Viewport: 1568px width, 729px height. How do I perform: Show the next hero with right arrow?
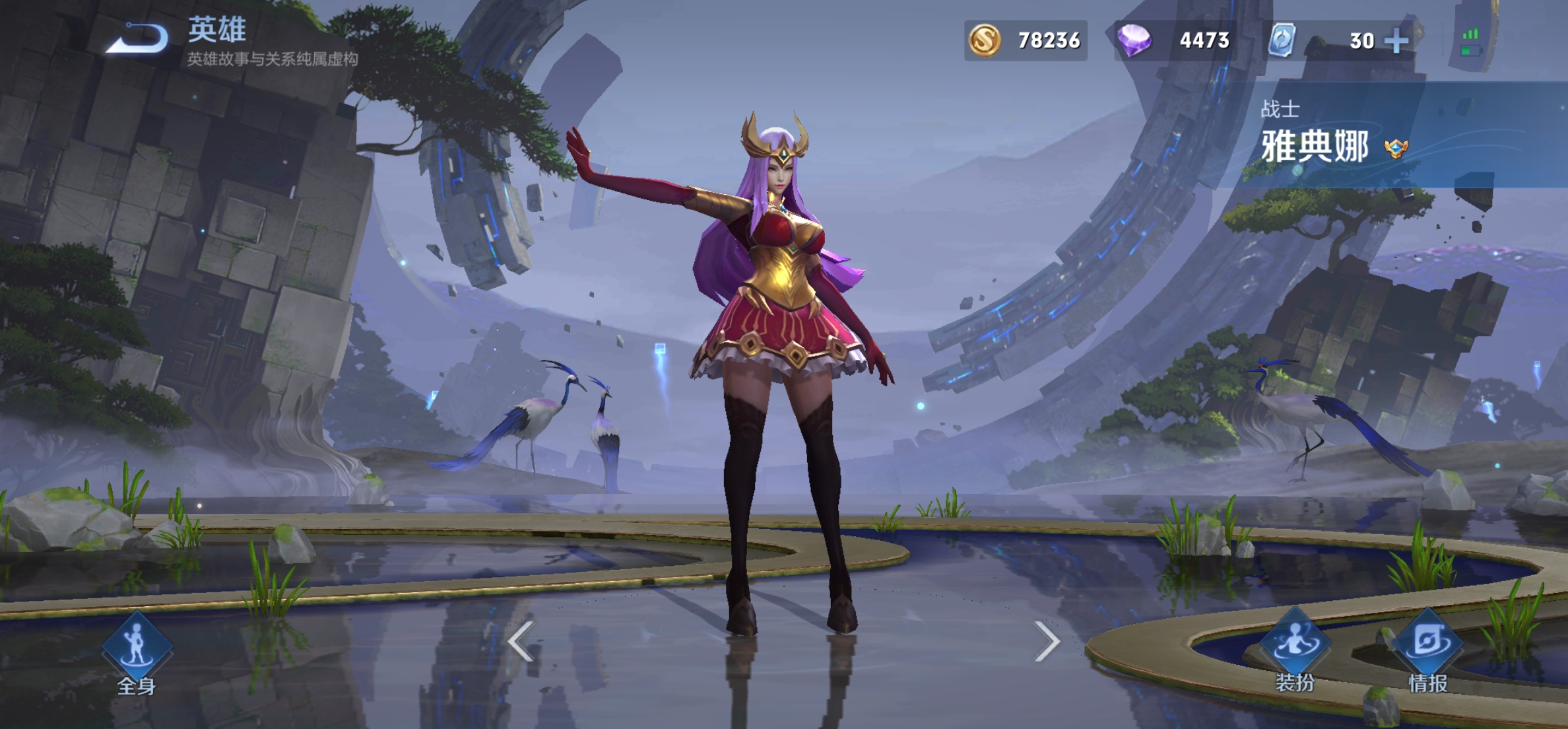click(1047, 641)
